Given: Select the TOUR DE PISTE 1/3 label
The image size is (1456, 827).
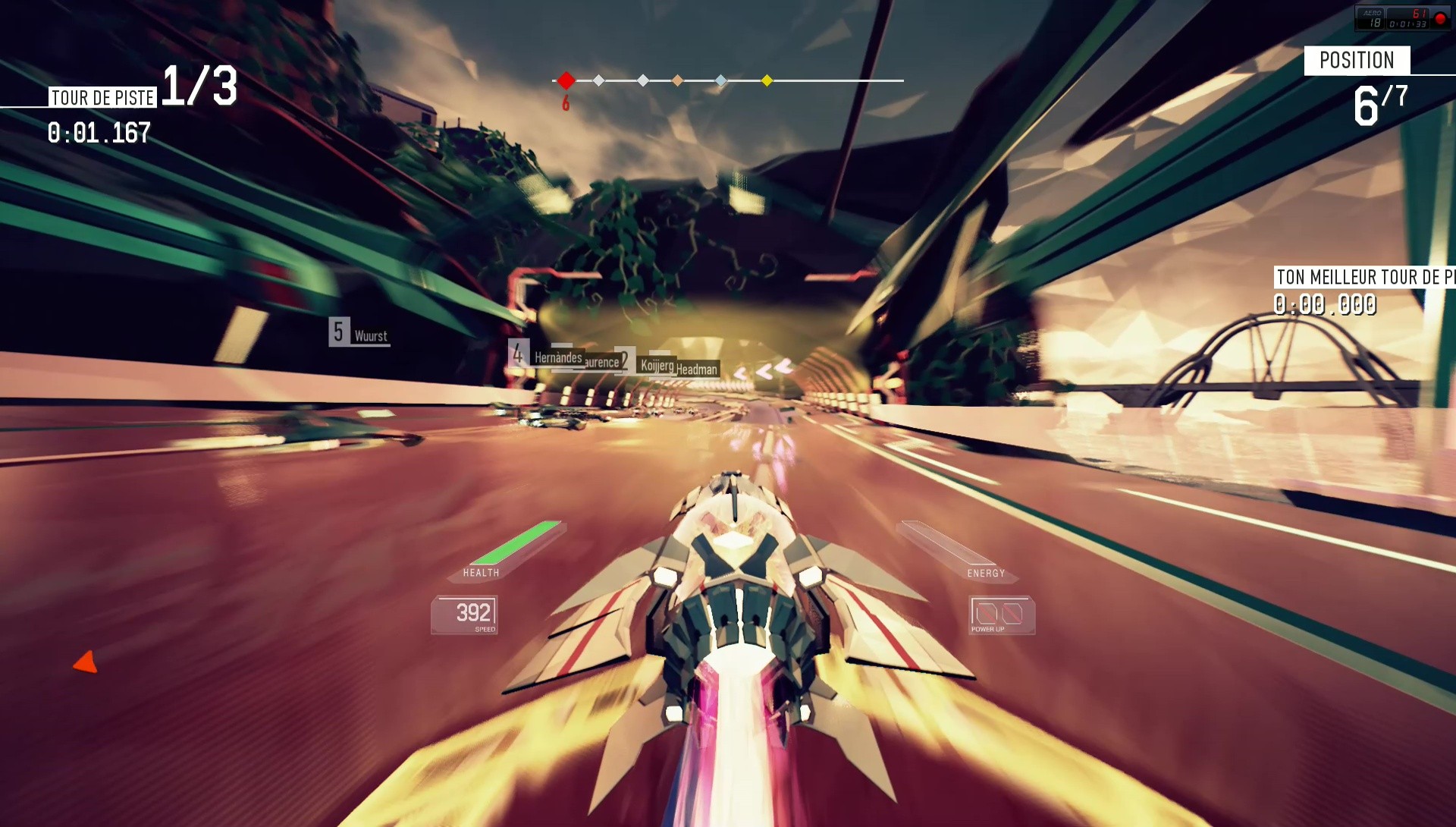Looking at the screenshot, I should tap(101, 96).
